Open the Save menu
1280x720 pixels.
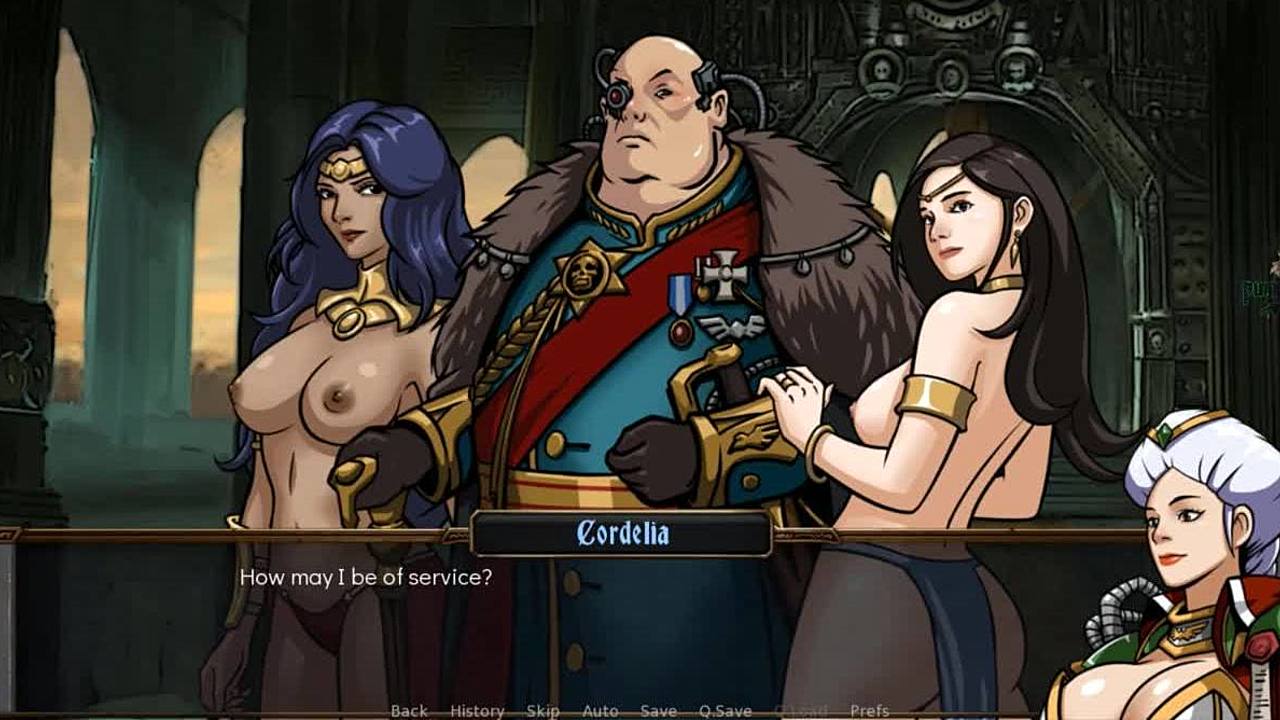[658, 711]
